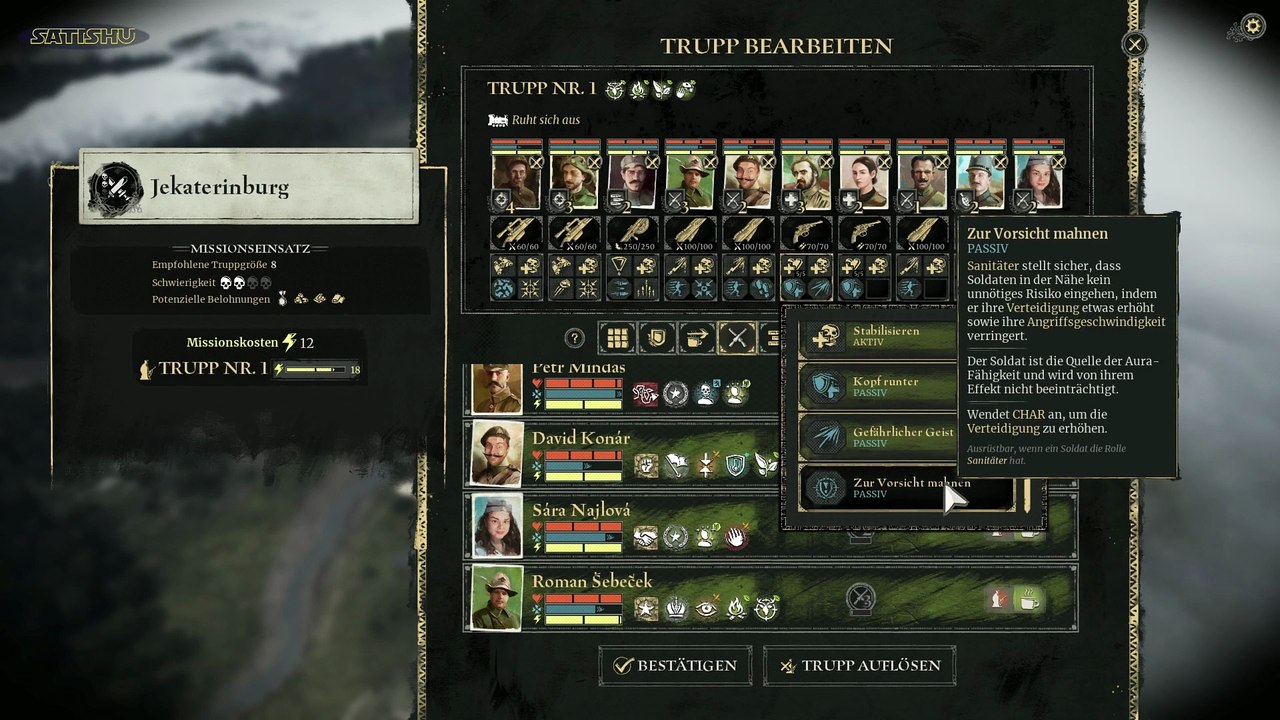Select David Konár in the soldier list
The height and width of the screenshot is (720, 1280).
[x=580, y=438]
